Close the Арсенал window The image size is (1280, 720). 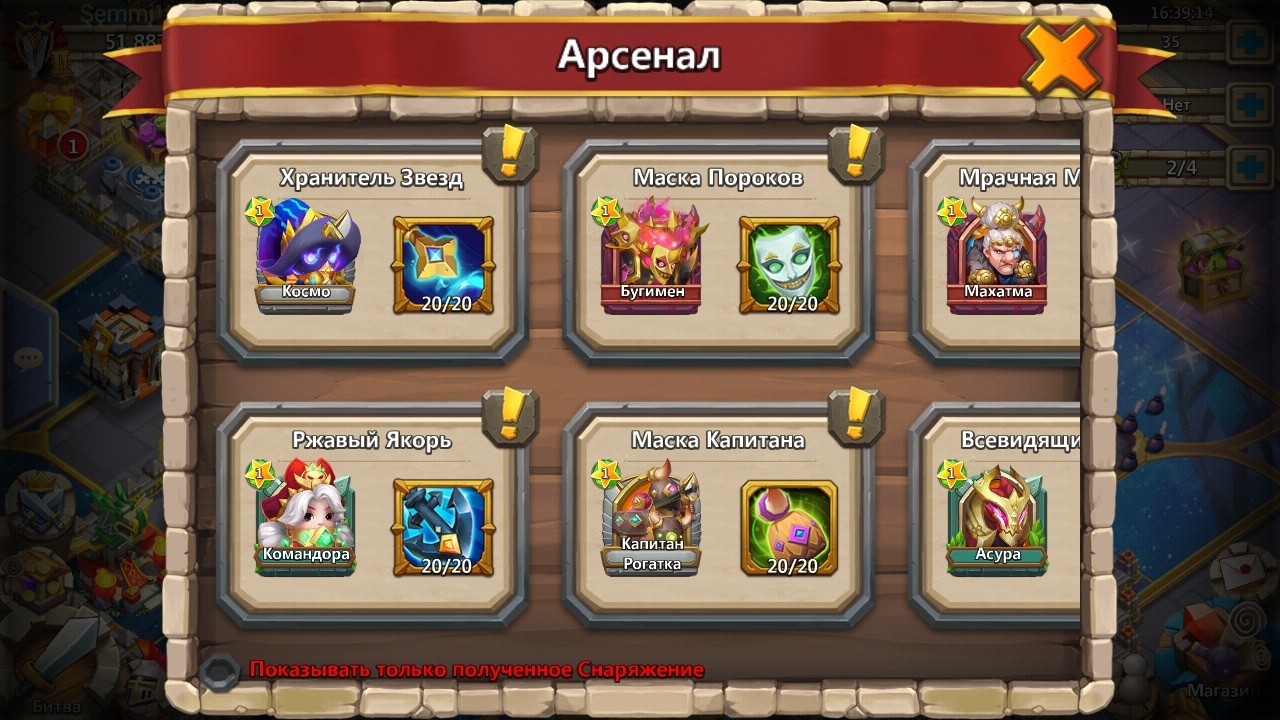[x=1059, y=58]
